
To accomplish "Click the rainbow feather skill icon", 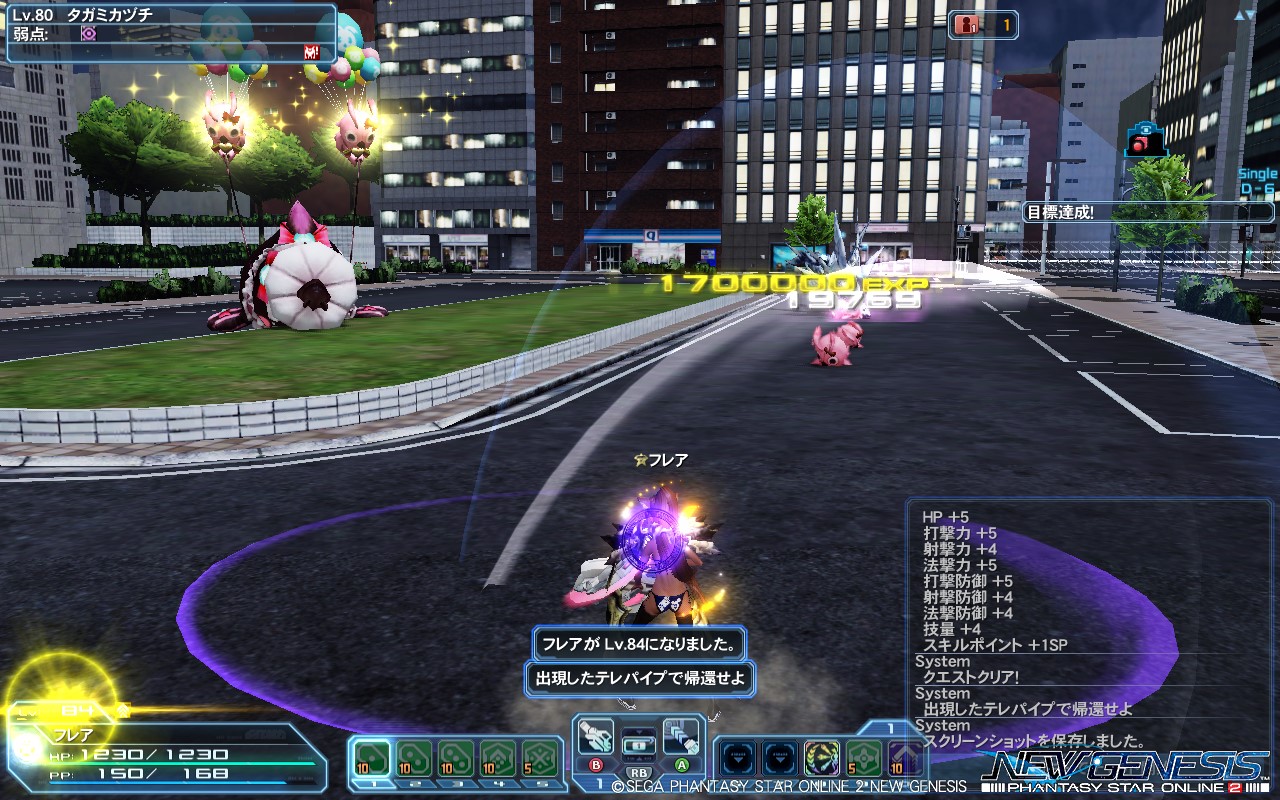I will coord(821,758).
